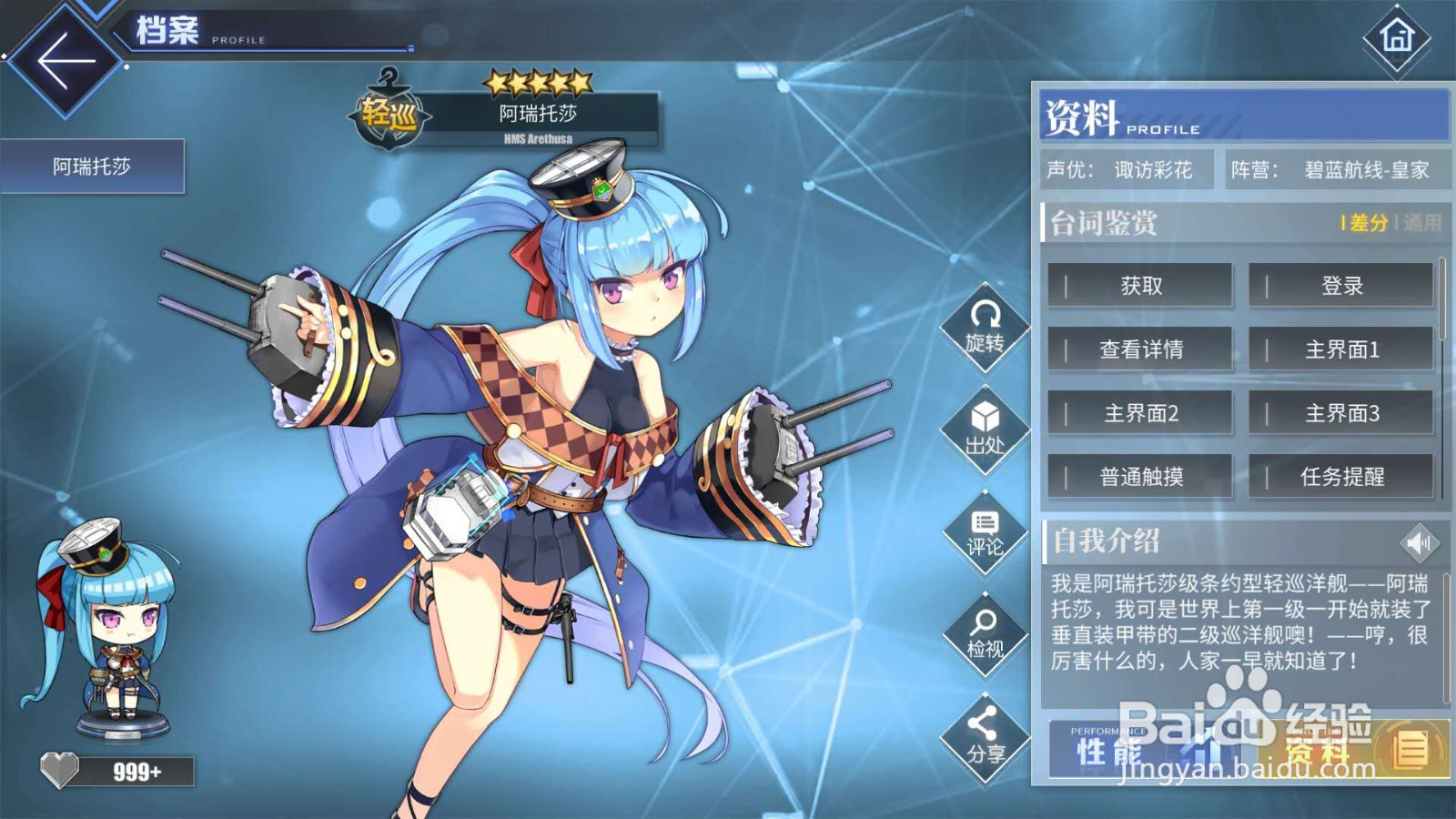Play the 获取 acquisition voice line
The height and width of the screenshot is (819, 1456).
(1140, 285)
